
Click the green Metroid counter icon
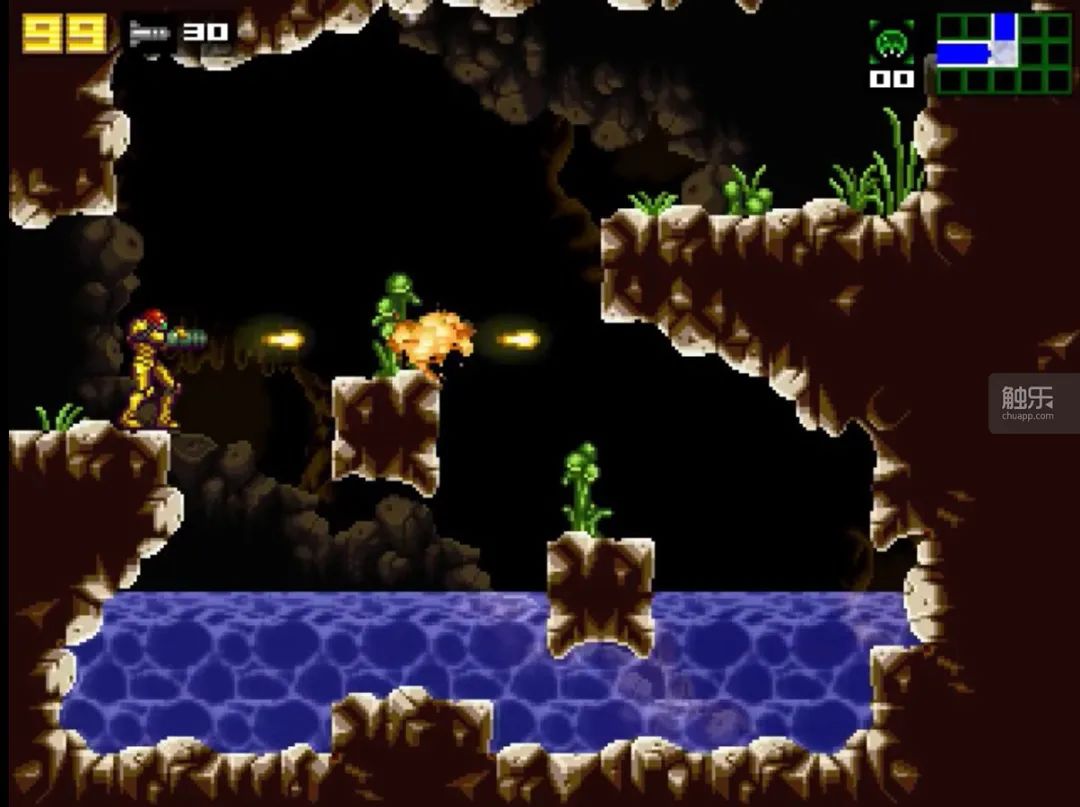[x=889, y=45]
